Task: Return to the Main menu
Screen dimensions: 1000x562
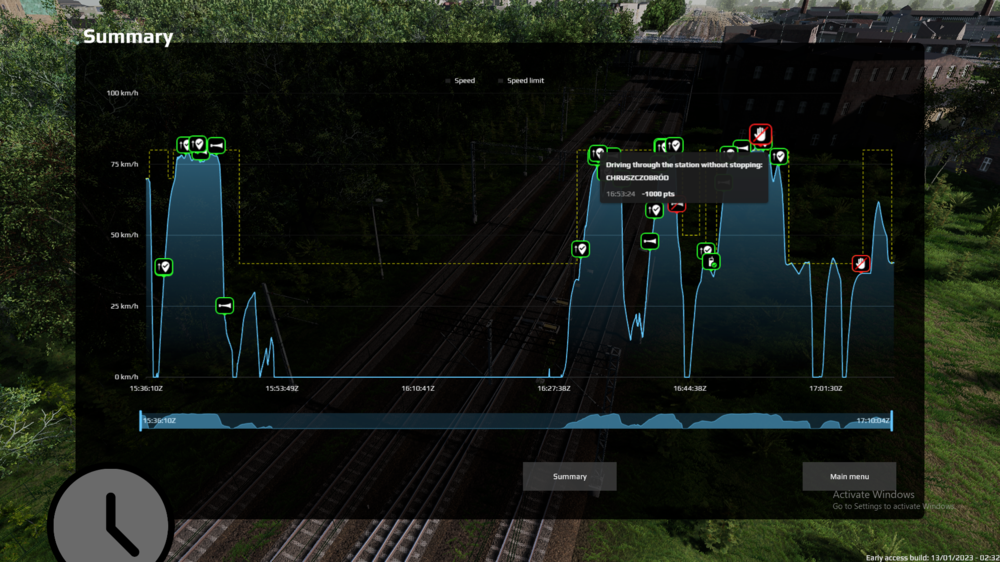Action: coord(849,476)
